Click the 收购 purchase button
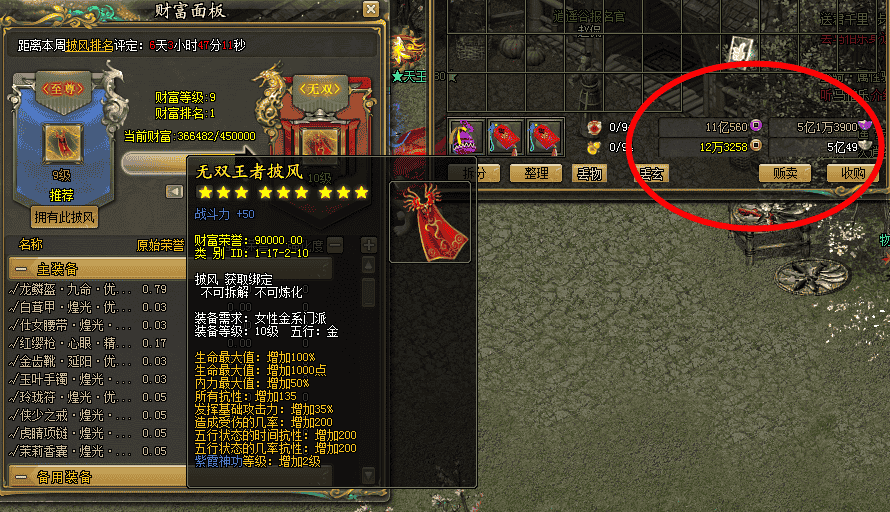This screenshot has width=890, height=512. tap(853, 173)
